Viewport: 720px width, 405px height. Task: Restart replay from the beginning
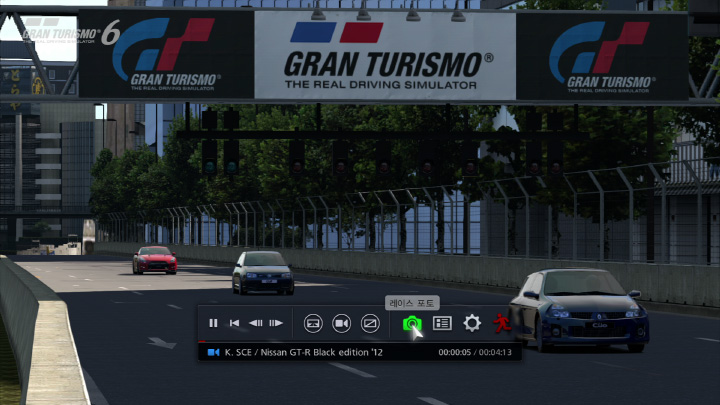[234, 323]
